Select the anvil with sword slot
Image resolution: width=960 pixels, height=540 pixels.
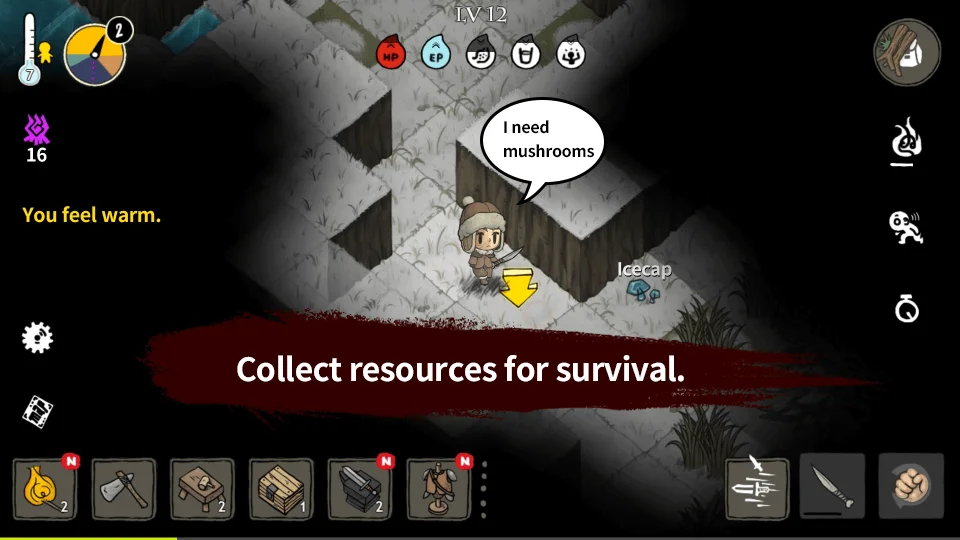[358, 489]
